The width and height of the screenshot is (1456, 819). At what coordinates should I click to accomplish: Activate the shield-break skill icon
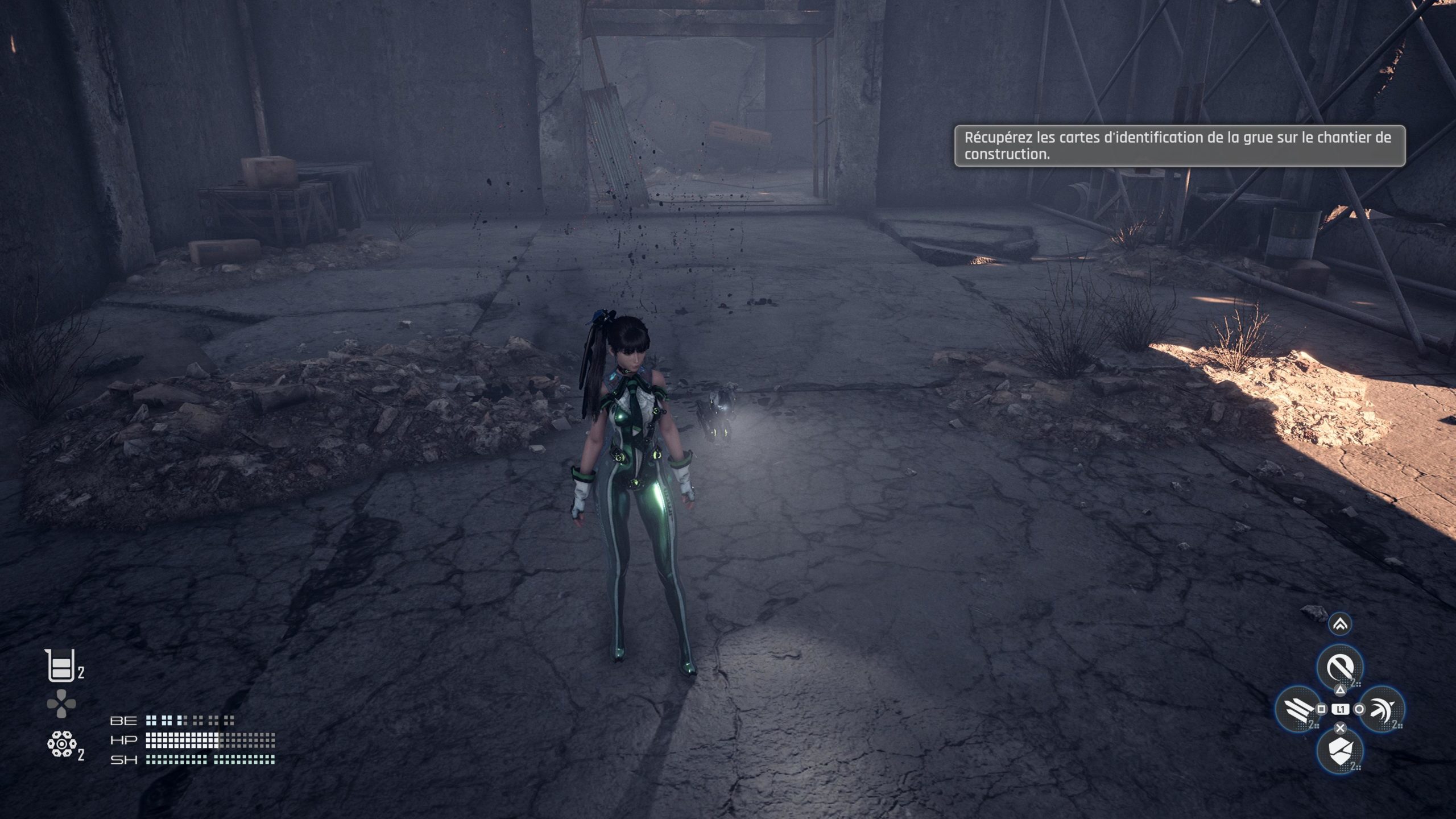coord(1340,750)
